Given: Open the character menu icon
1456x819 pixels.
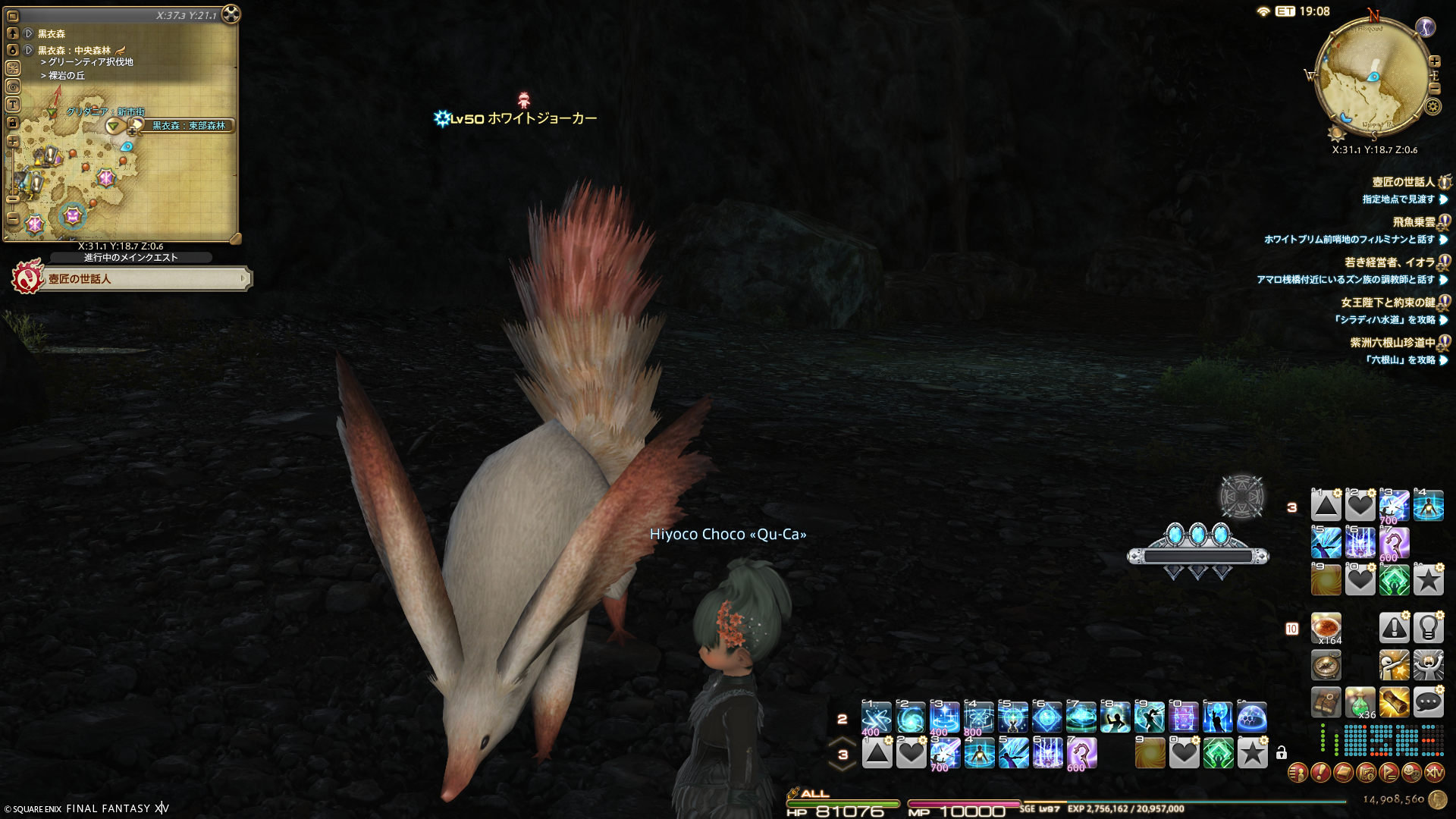Looking at the screenshot, I should (1298, 773).
